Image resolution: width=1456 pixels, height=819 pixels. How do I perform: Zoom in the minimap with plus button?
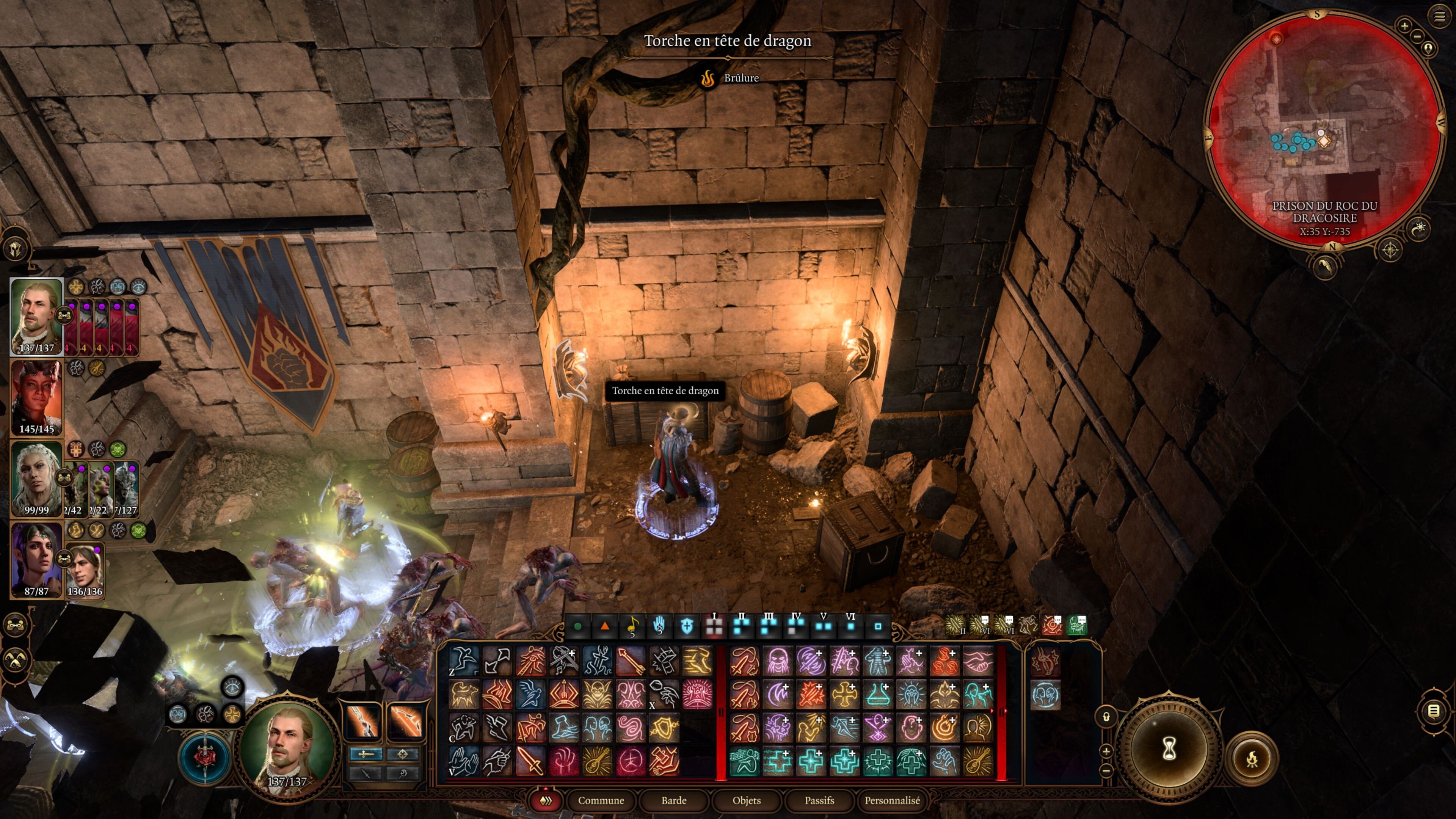(1404, 25)
